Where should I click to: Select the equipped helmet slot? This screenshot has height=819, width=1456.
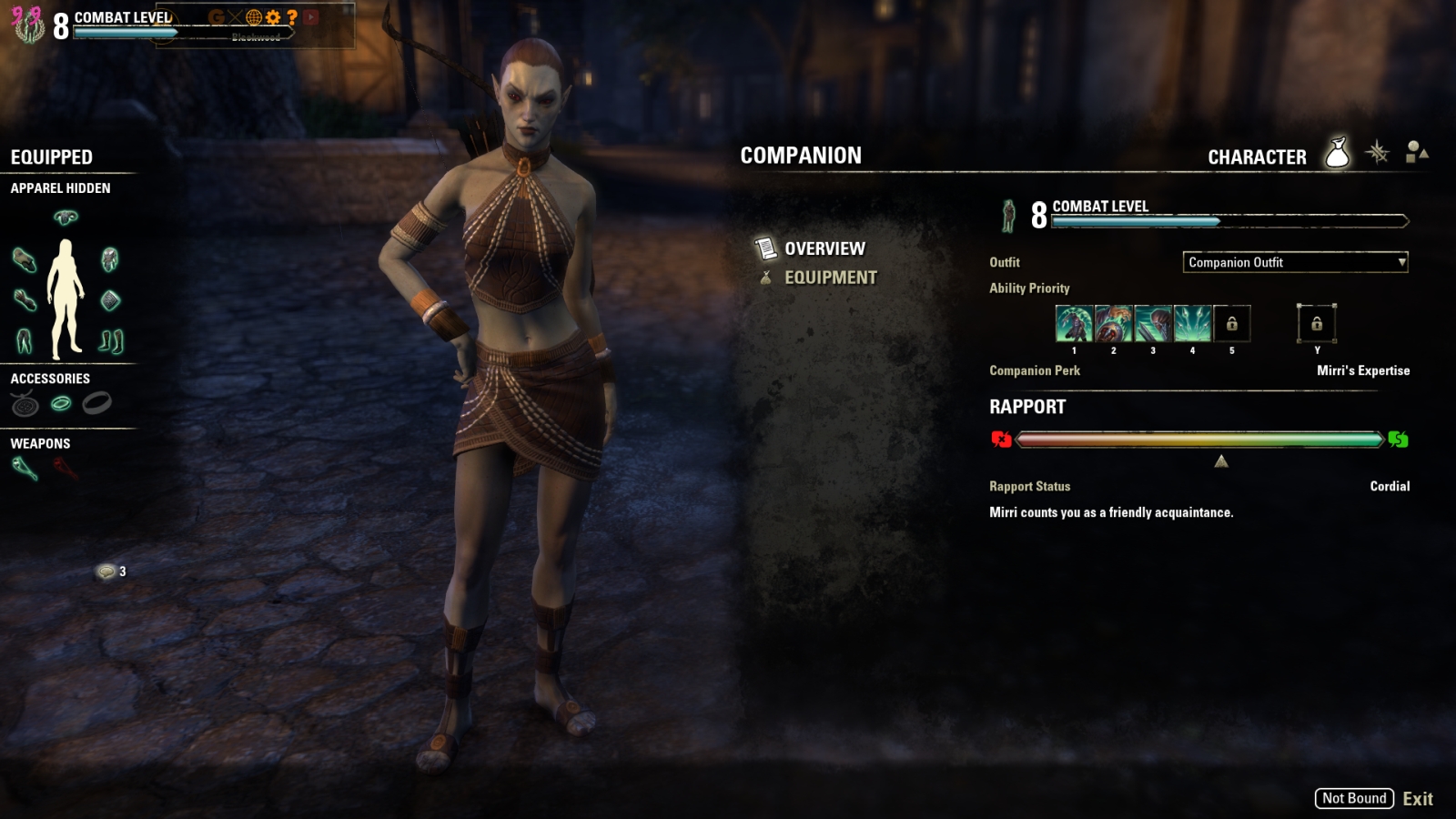coord(66,217)
